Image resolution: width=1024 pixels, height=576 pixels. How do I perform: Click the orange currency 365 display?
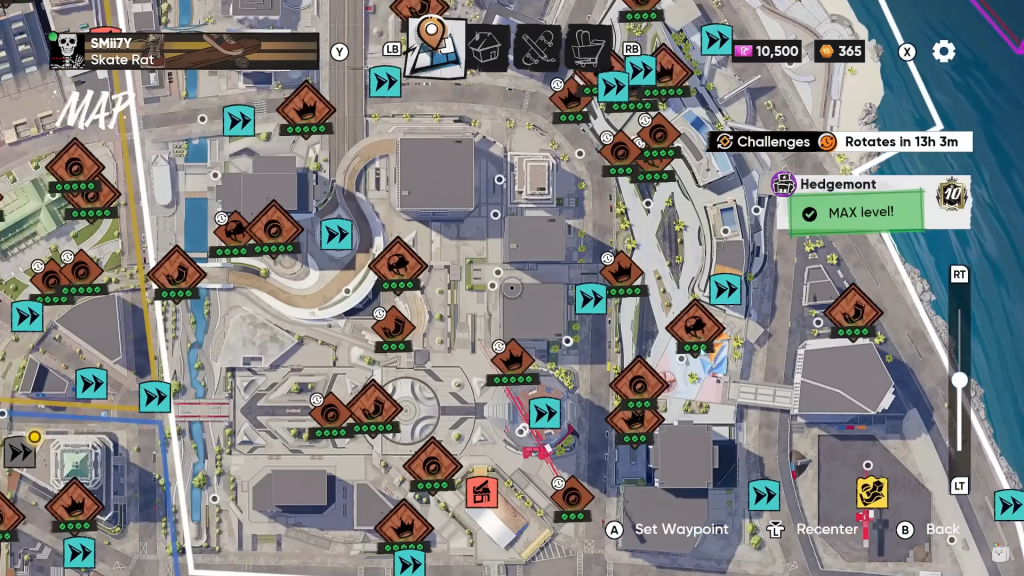pyautogui.click(x=840, y=51)
